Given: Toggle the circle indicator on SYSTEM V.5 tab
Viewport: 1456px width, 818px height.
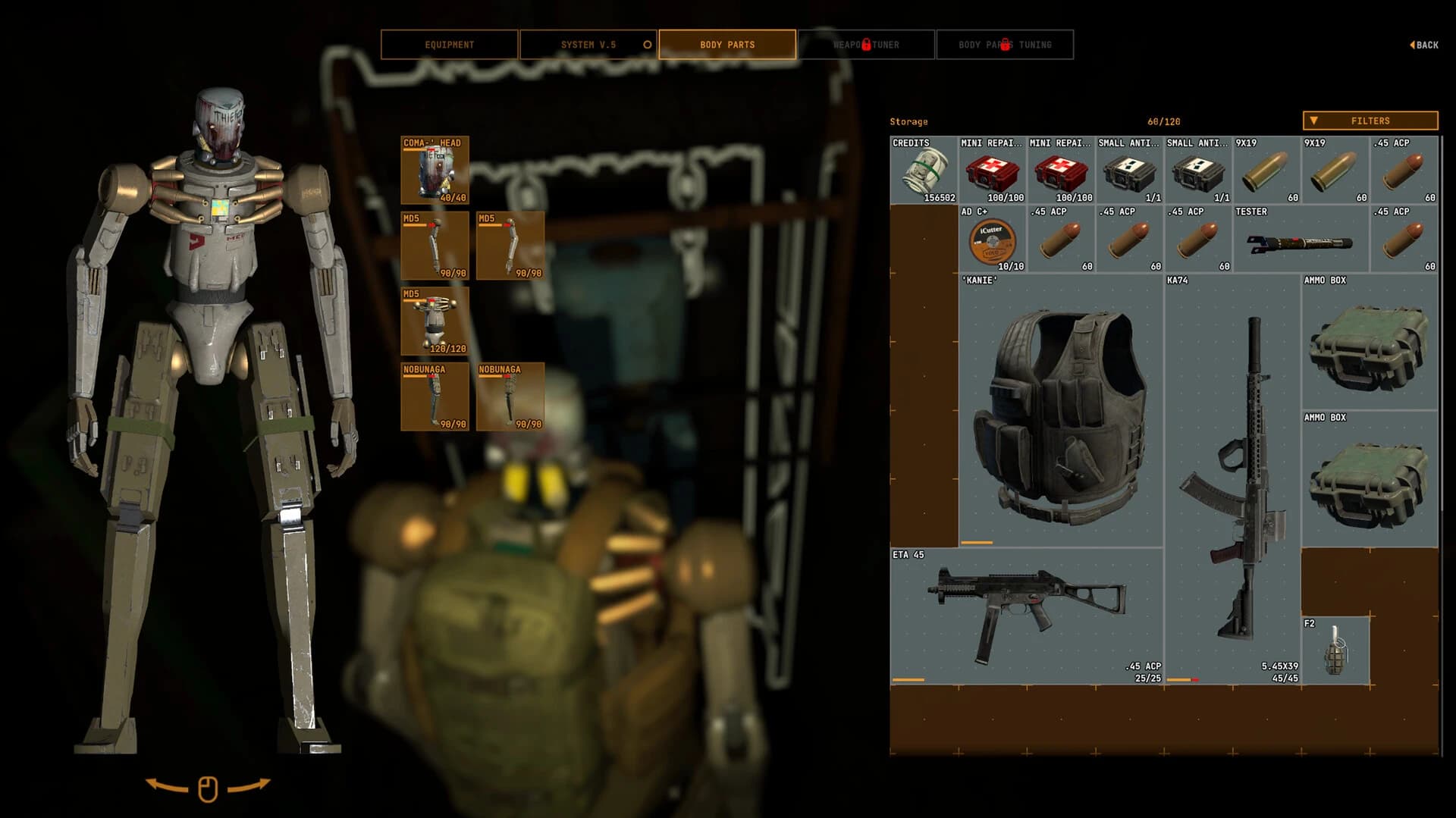Looking at the screenshot, I should tap(647, 44).
